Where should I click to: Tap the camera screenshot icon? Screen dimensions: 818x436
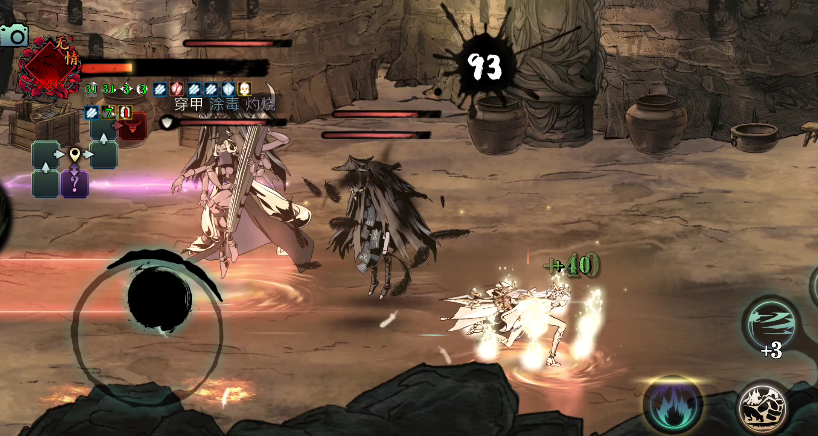tap(13, 35)
